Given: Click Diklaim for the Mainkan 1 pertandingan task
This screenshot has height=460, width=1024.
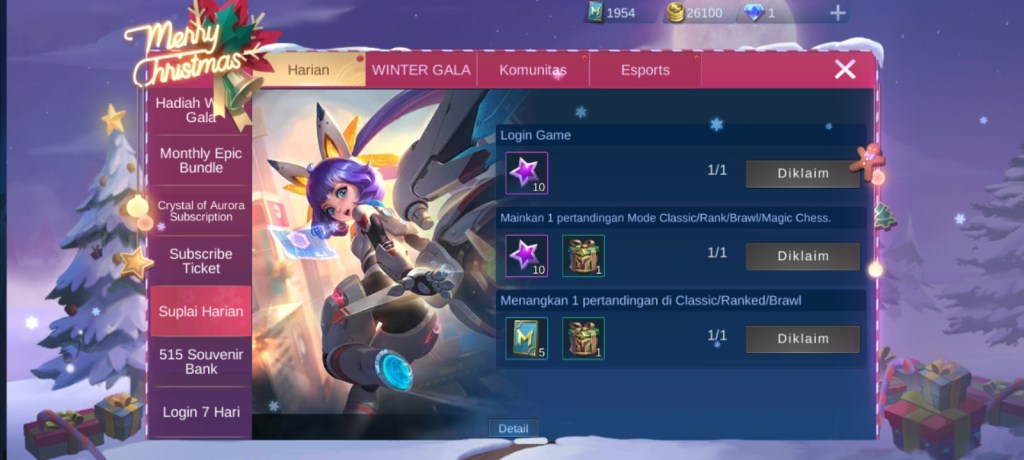Looking at the screenshot, I should click(x=802, y=256).
